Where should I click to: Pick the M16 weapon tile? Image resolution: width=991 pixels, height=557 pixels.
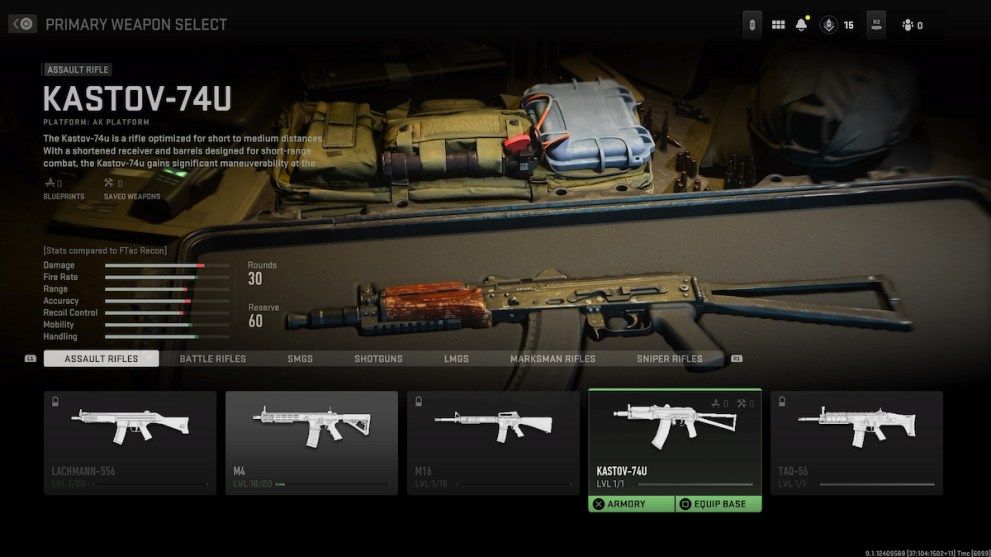pyautogui.click(x=493, y=442)
